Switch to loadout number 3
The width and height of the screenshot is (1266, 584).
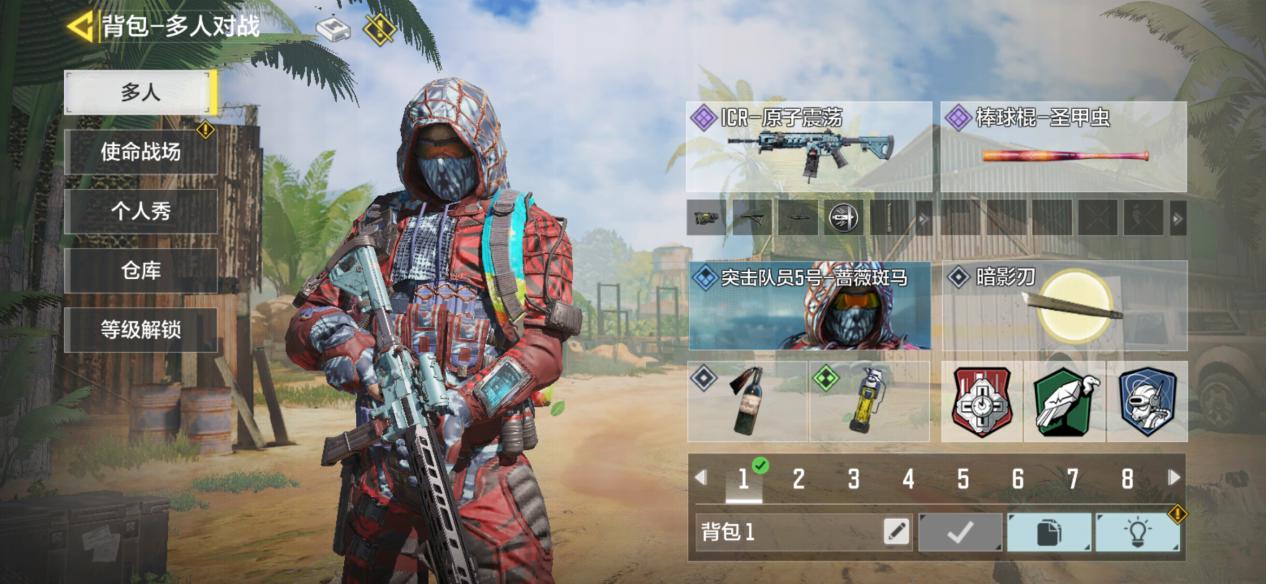(x=853, y=479)
